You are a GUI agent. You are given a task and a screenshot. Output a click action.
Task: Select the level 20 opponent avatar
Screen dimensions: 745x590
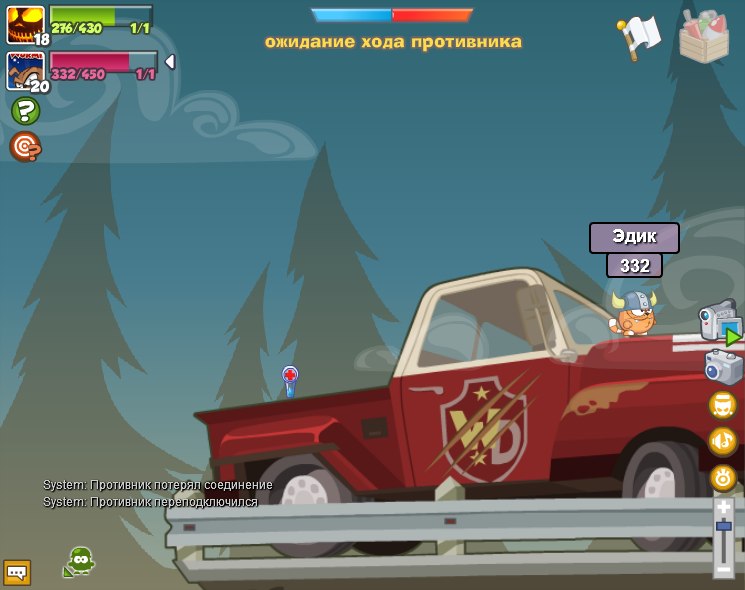(25, 70)
